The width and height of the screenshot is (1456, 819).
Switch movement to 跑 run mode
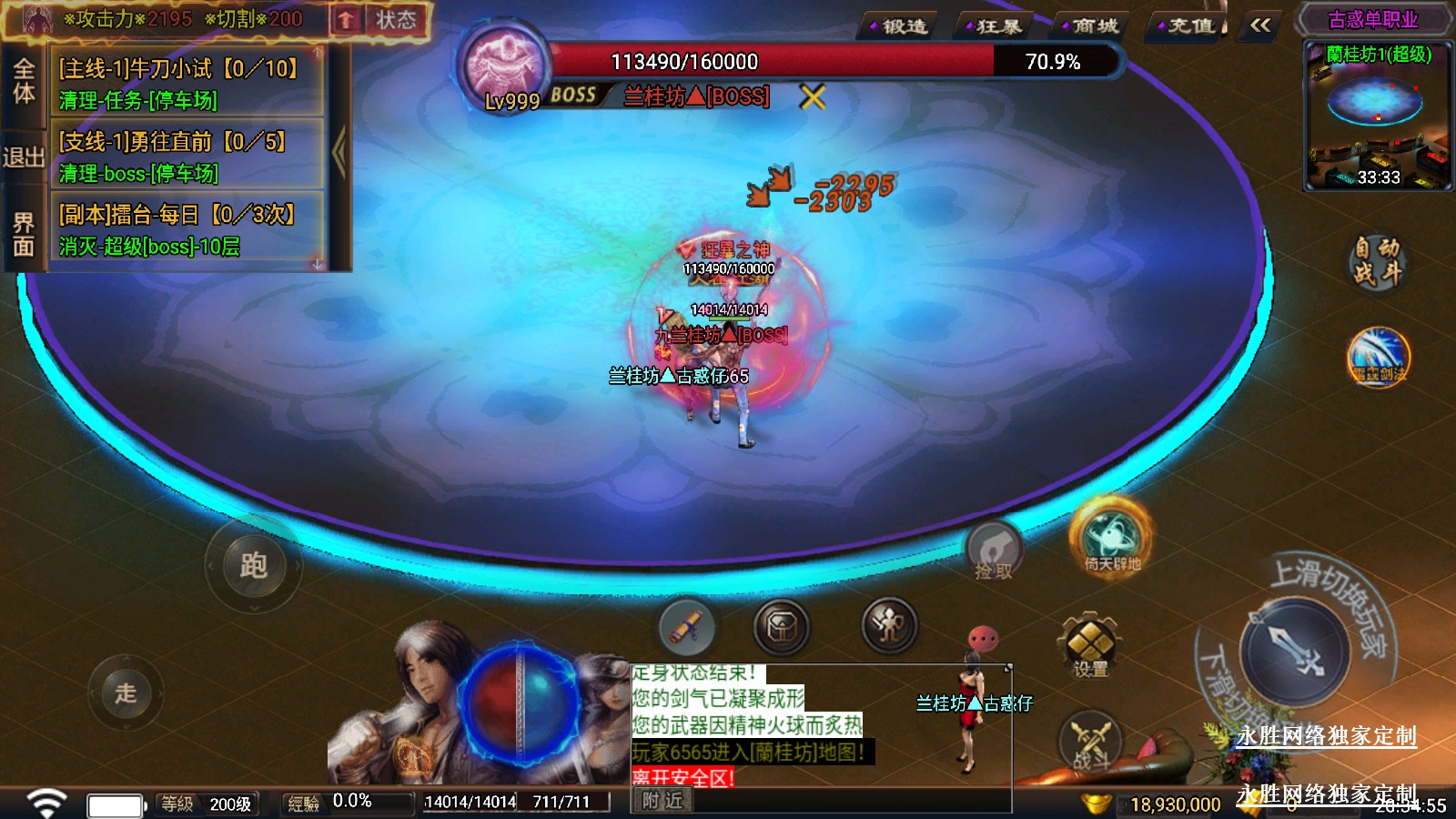[253, 566]
